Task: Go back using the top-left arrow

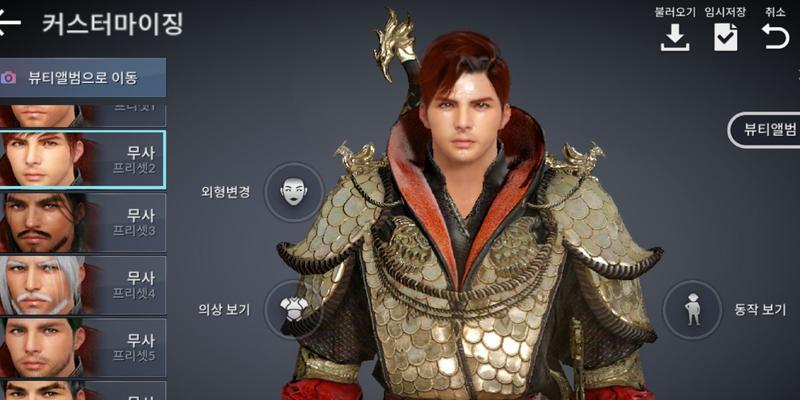Action: pyautogui.click(x=9, y=24)
